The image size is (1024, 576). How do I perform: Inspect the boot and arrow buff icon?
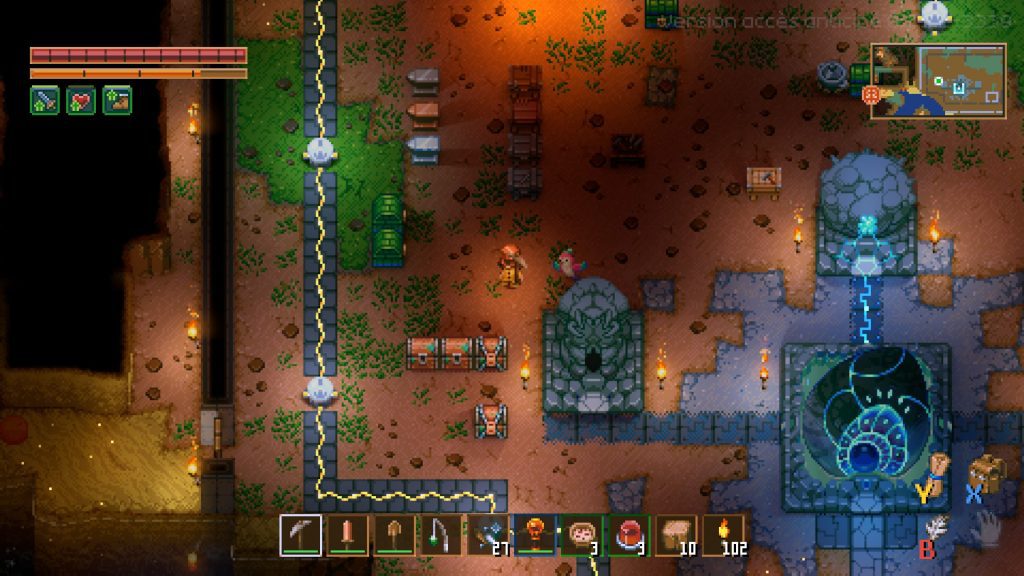point(117,100)
